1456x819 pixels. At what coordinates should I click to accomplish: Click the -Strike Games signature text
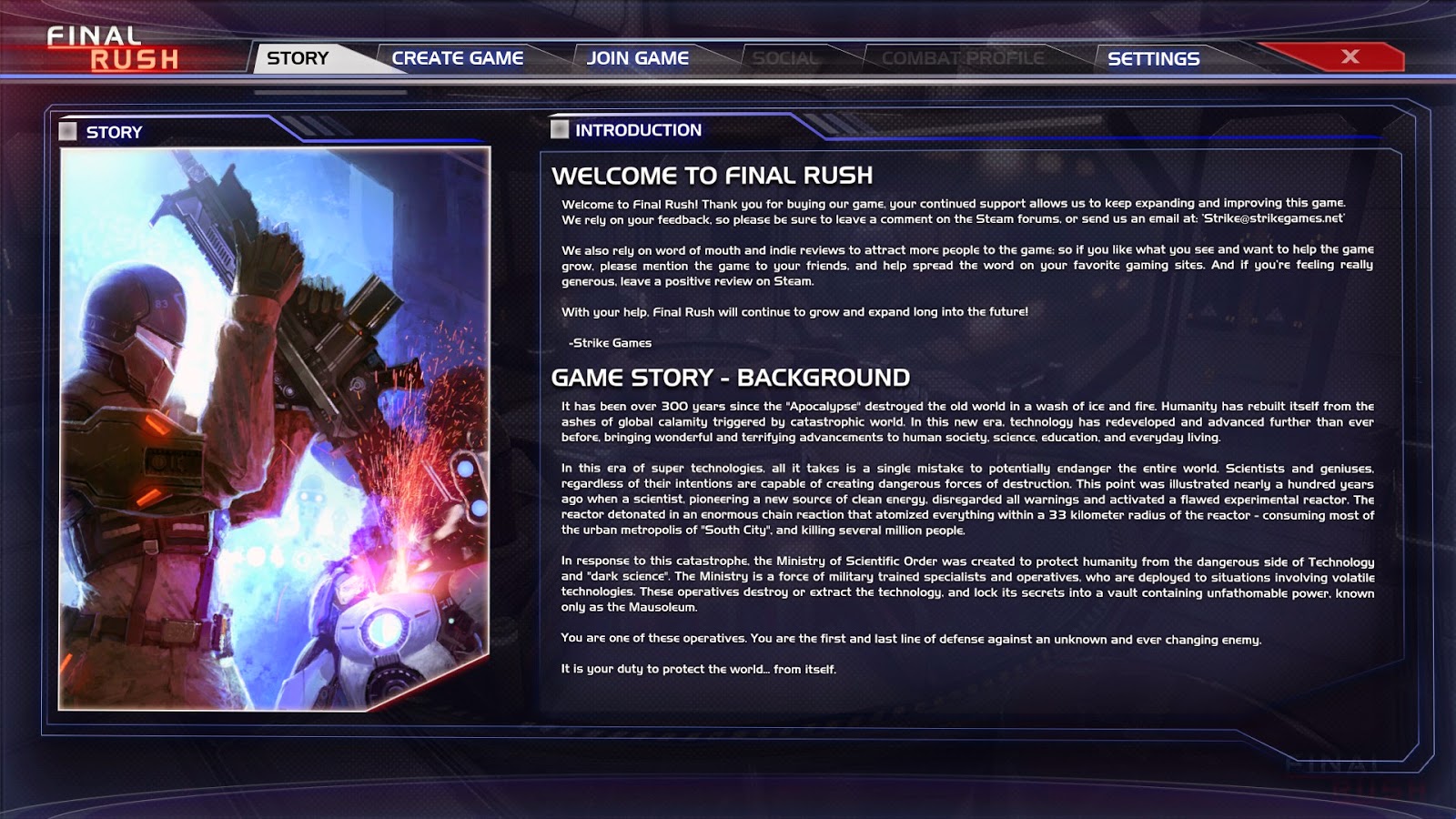pos(610,343)
